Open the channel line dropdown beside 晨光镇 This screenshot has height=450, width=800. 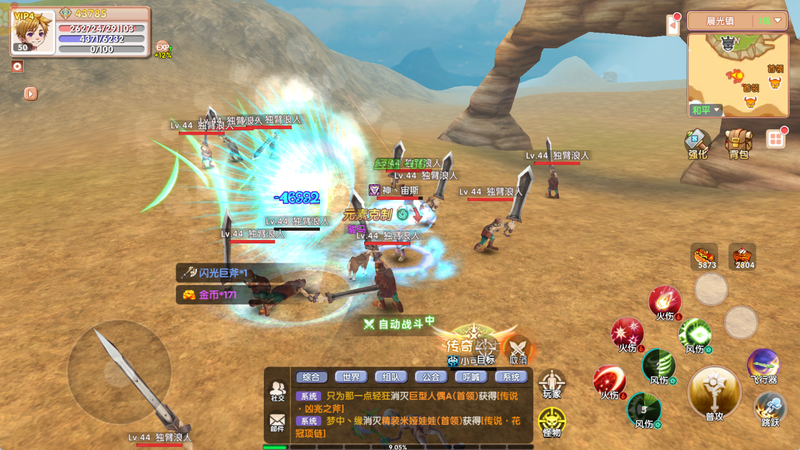pos(771,20)
